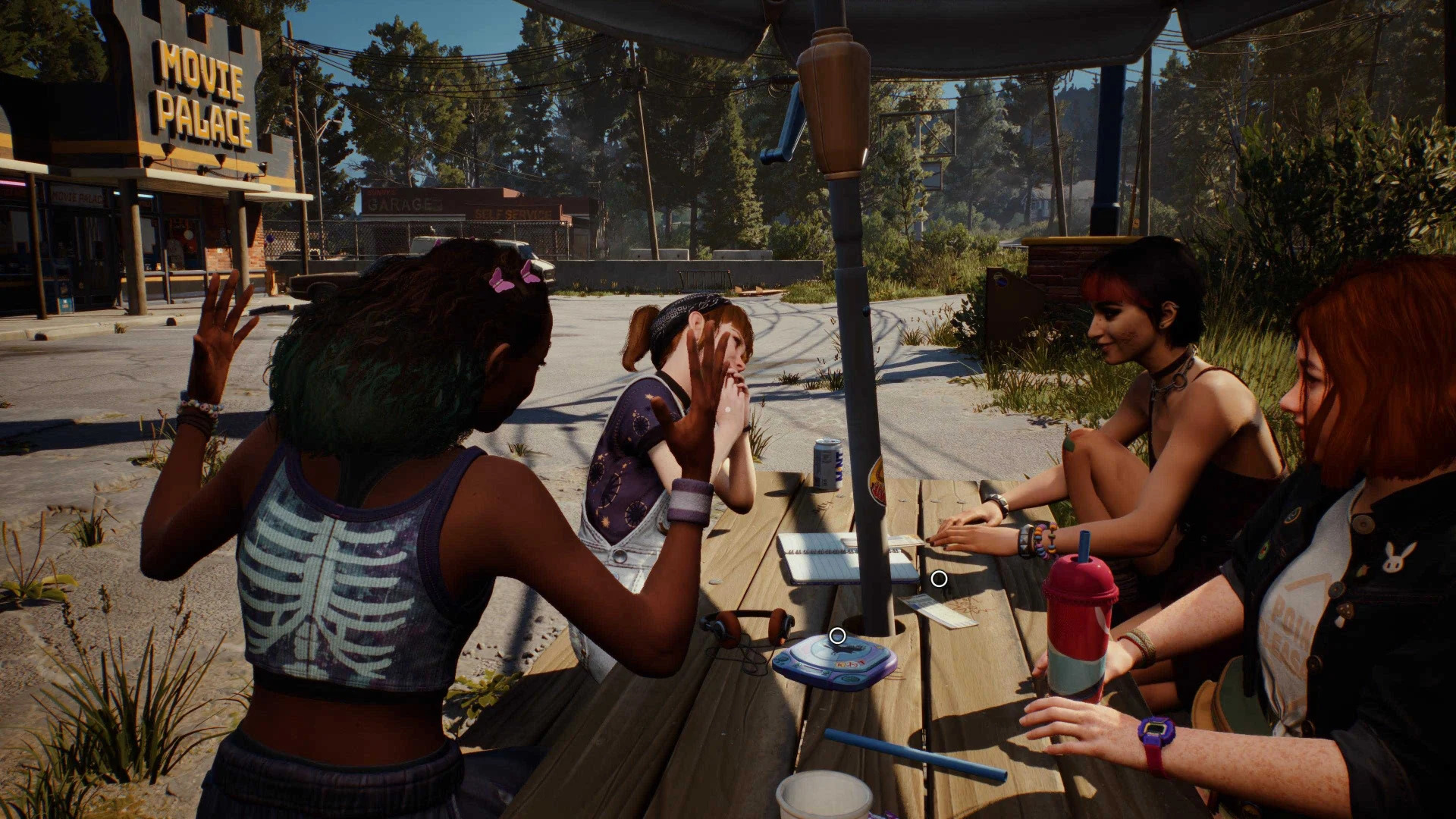Select the interaction marker on the CD player

(837, 635)
